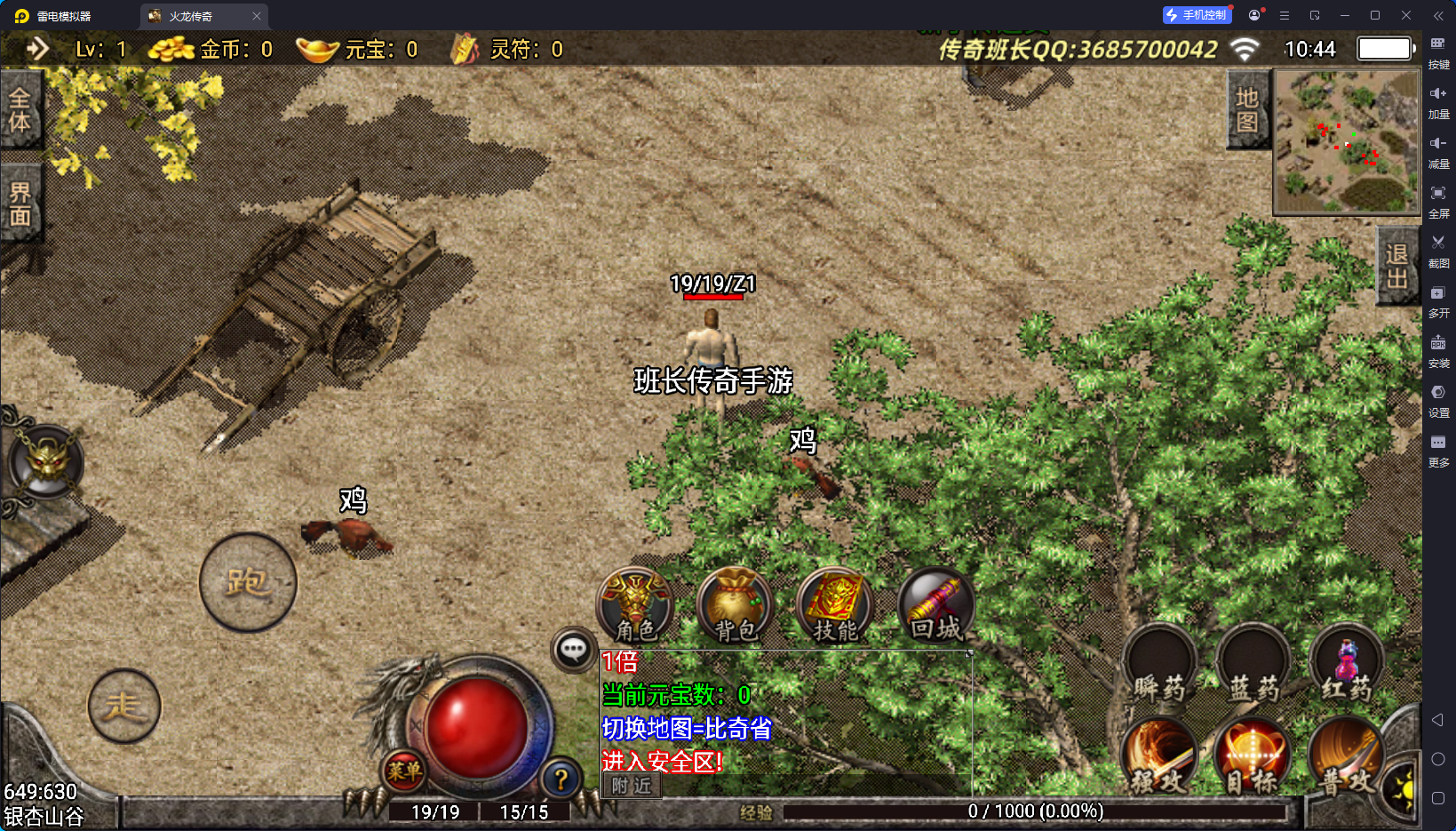
Task: Tap the 跑 run button
Action: 248,583
